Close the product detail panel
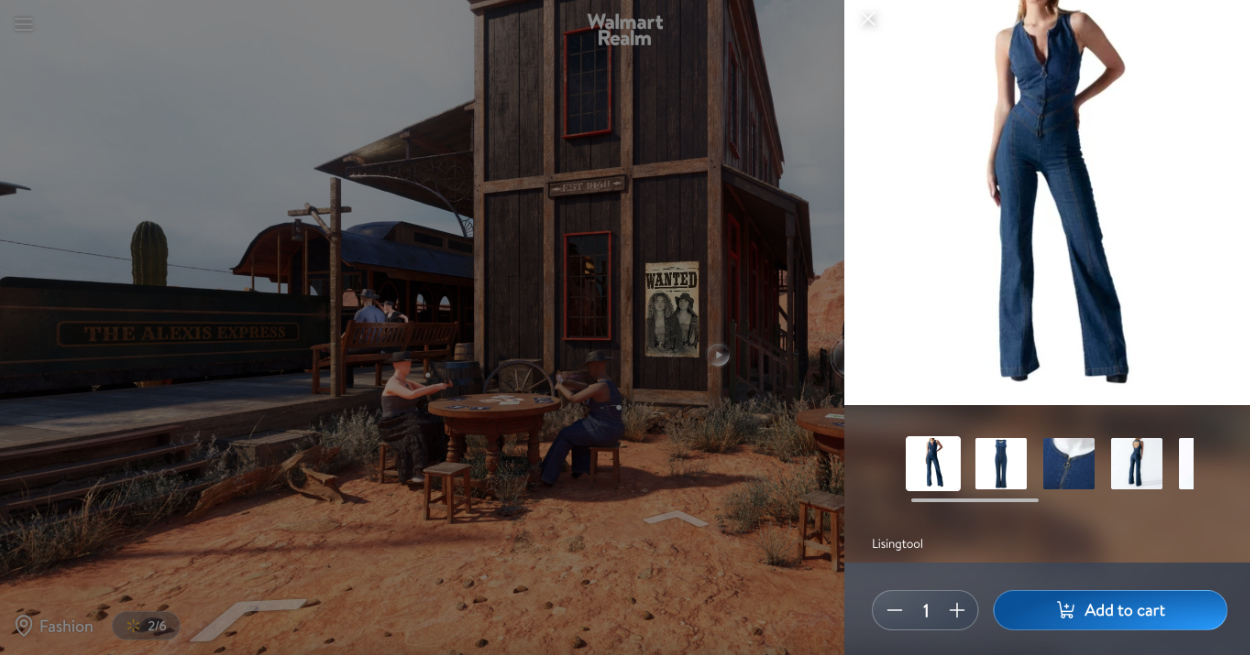The height and width of the screenshot is (655, 1250). [869, 19]
